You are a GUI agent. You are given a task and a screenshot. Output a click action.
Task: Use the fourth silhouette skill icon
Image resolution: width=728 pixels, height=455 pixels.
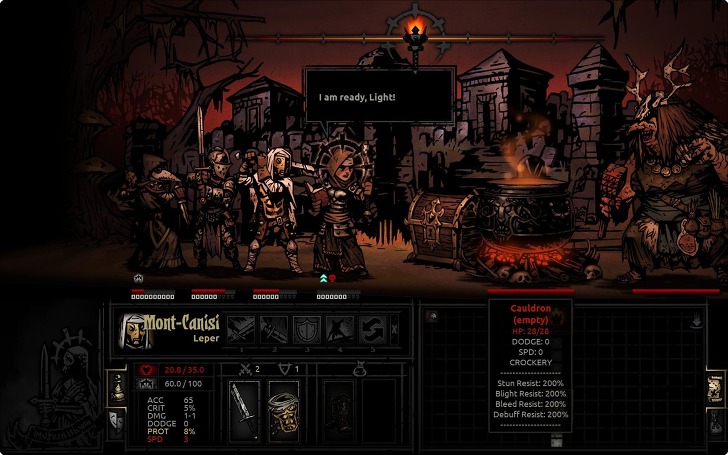[x=340, y=328]
